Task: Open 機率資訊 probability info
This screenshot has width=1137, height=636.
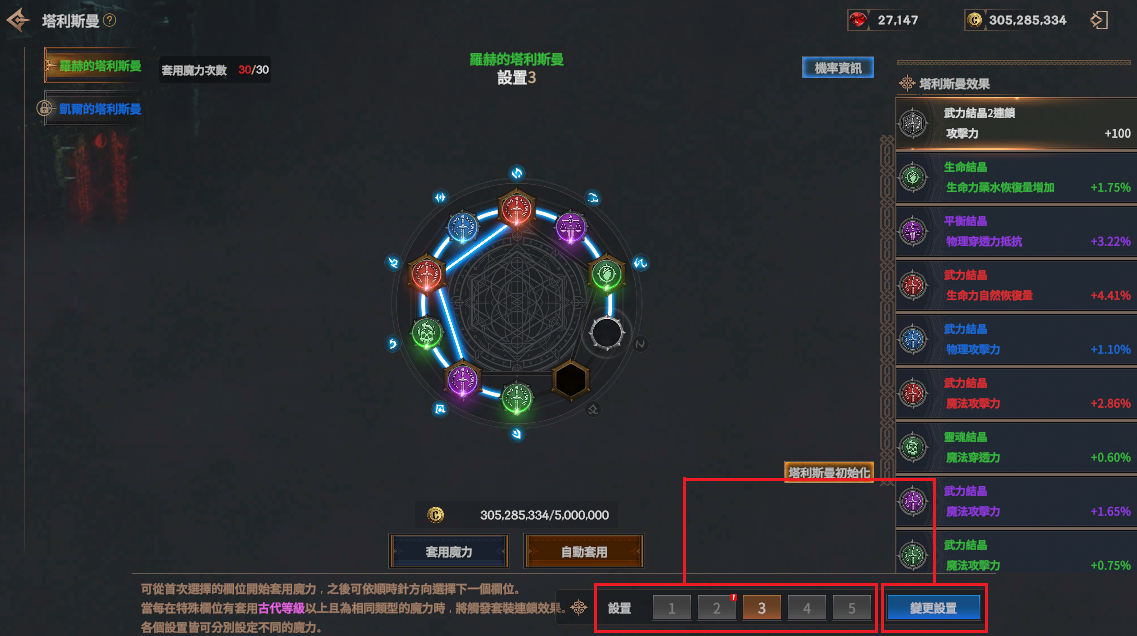Action: pos(837,68)
